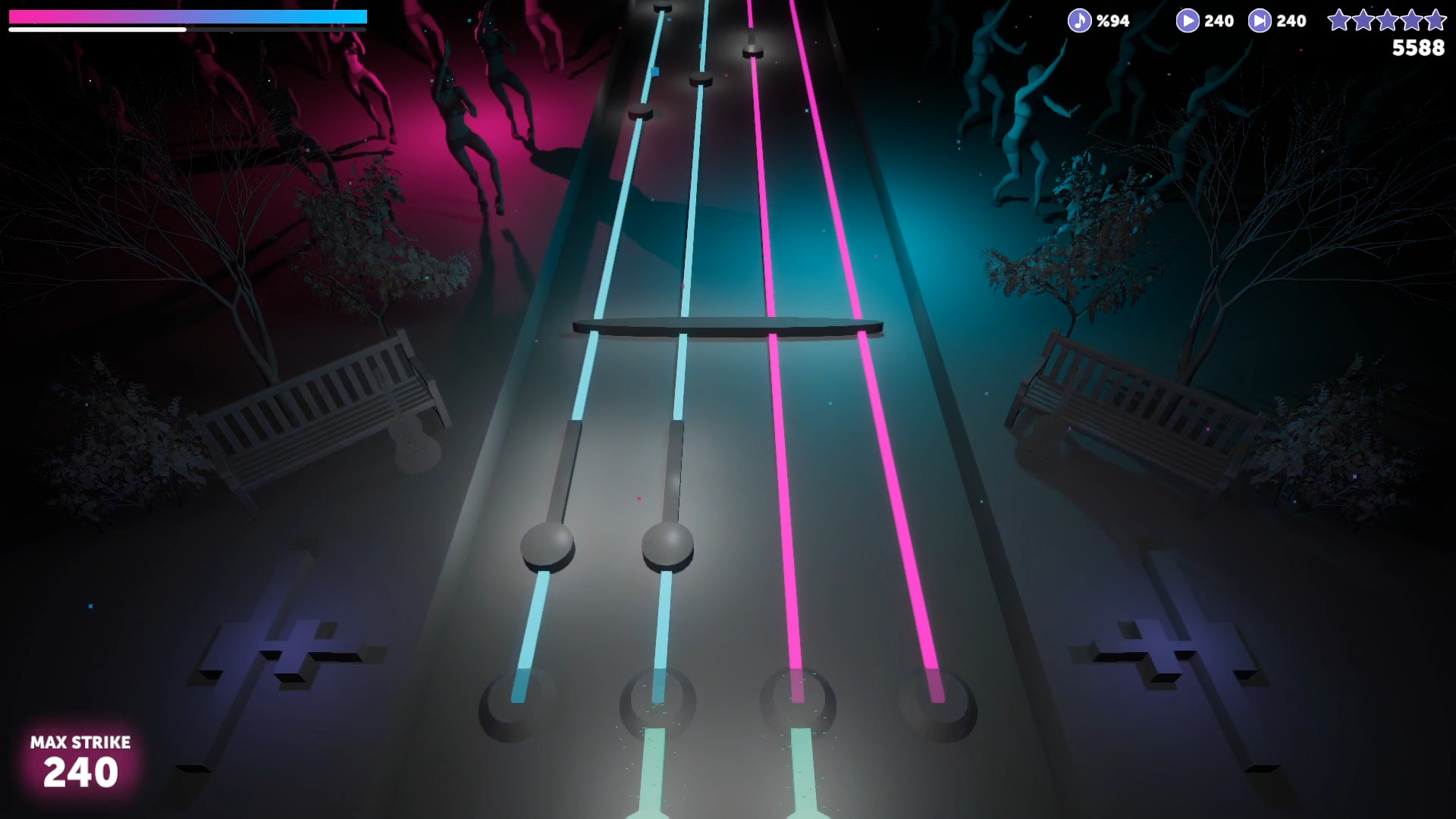1456x819 pixels.
Task: Select the %94 accuracy readout
Action: pyautogui.click(x=1112, y=21)
